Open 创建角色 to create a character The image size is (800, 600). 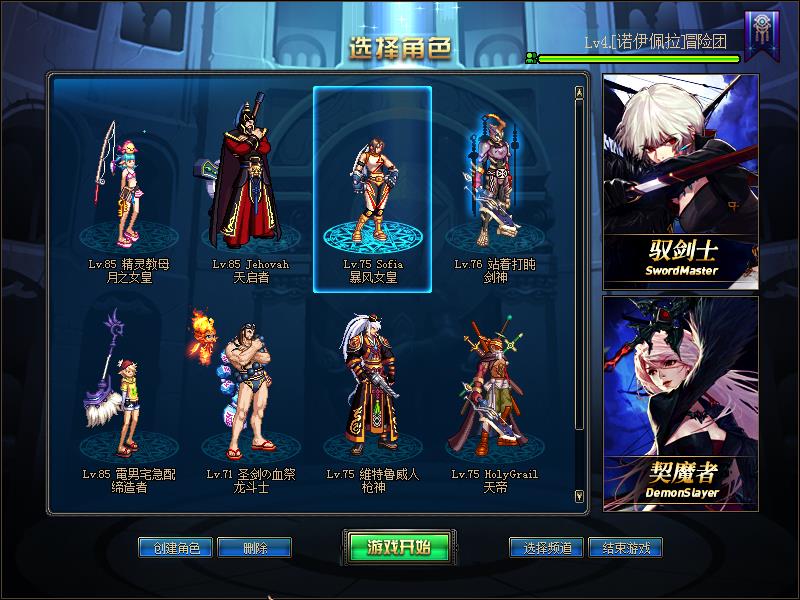tap(176, 548)
